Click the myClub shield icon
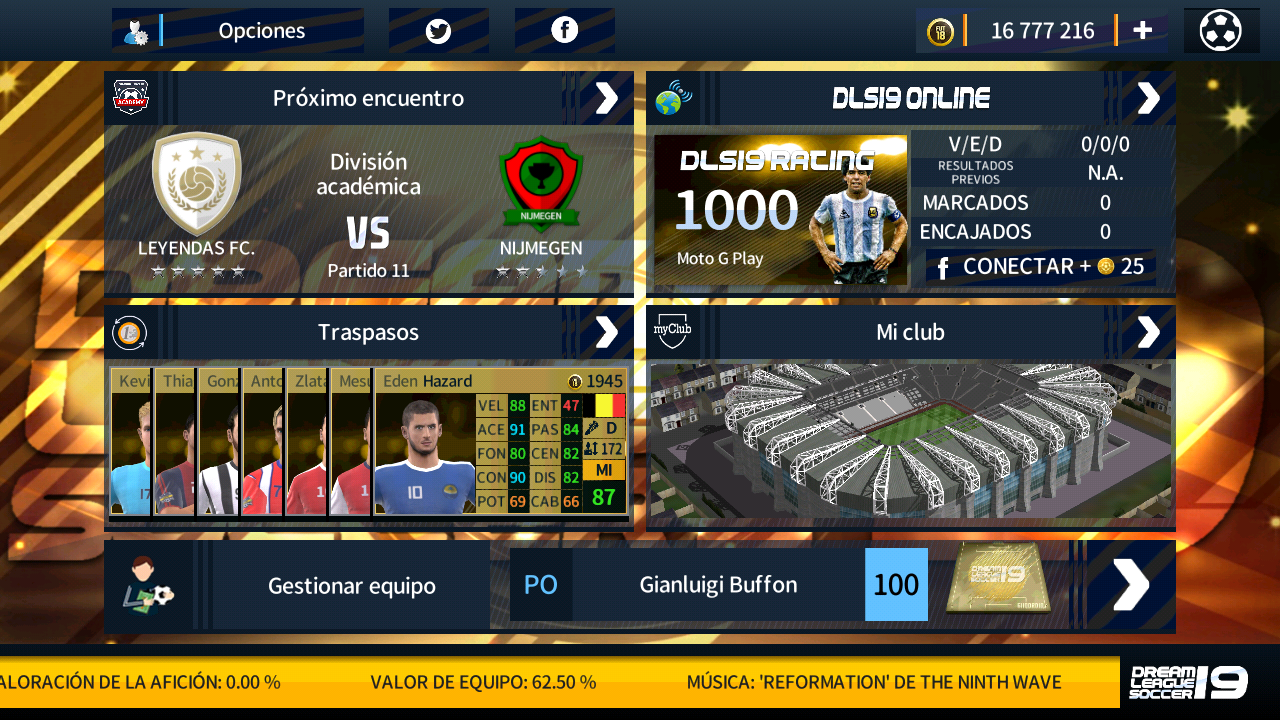 point(671,331)
